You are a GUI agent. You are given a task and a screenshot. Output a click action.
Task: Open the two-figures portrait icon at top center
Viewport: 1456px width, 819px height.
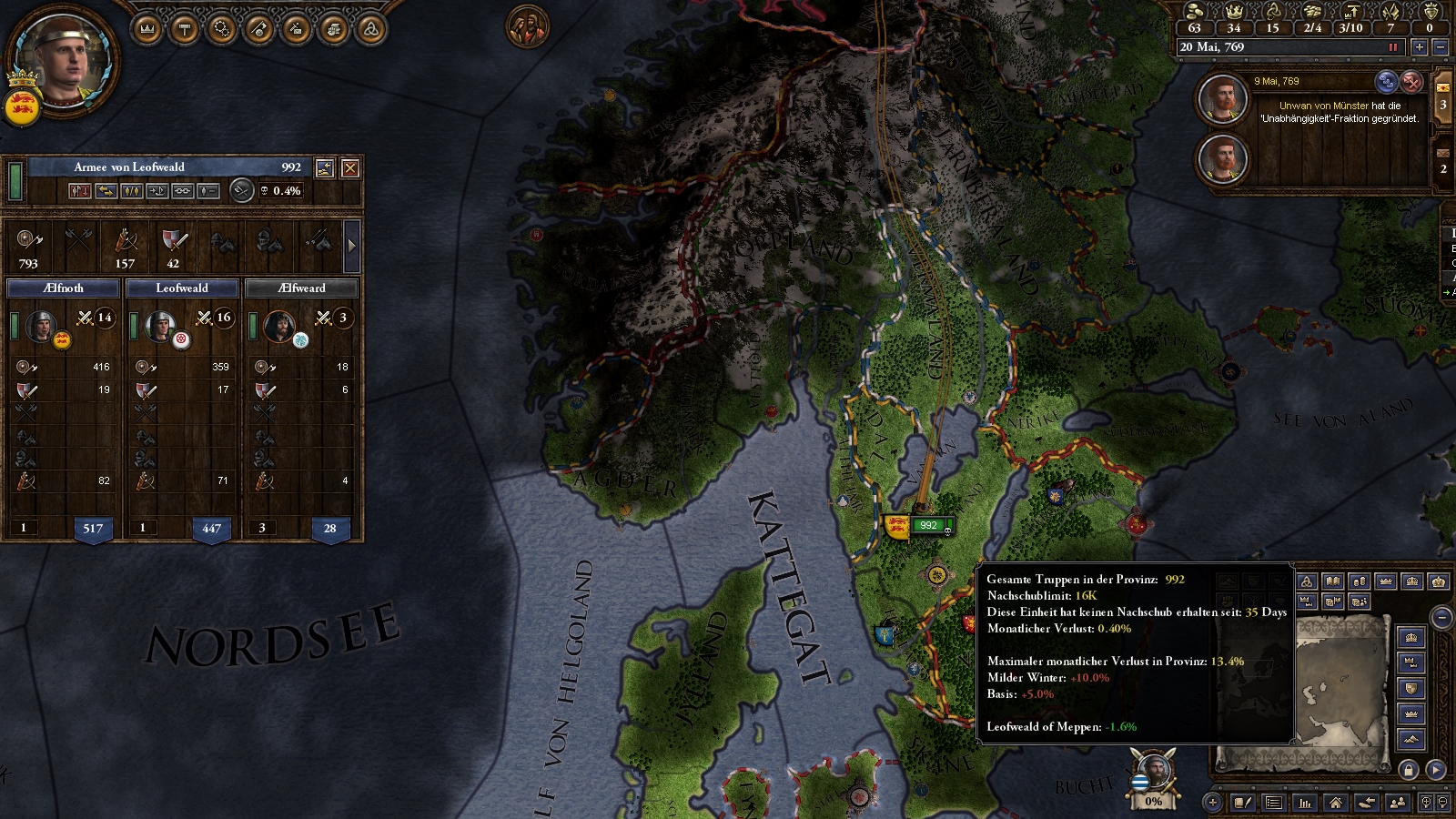point(528,27)
